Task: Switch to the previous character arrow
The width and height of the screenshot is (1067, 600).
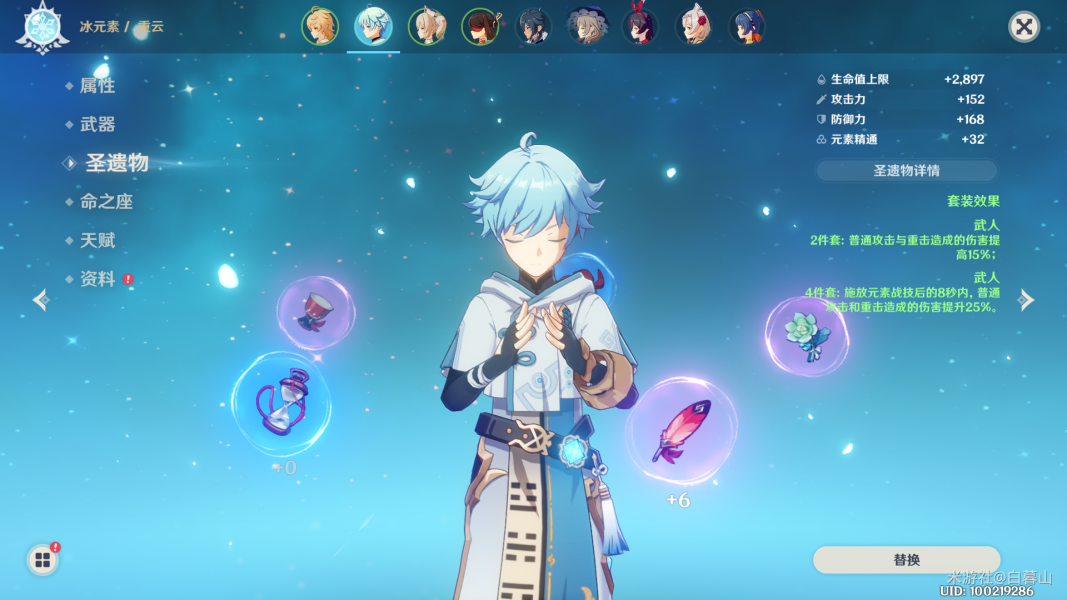Action: [40, 300]
